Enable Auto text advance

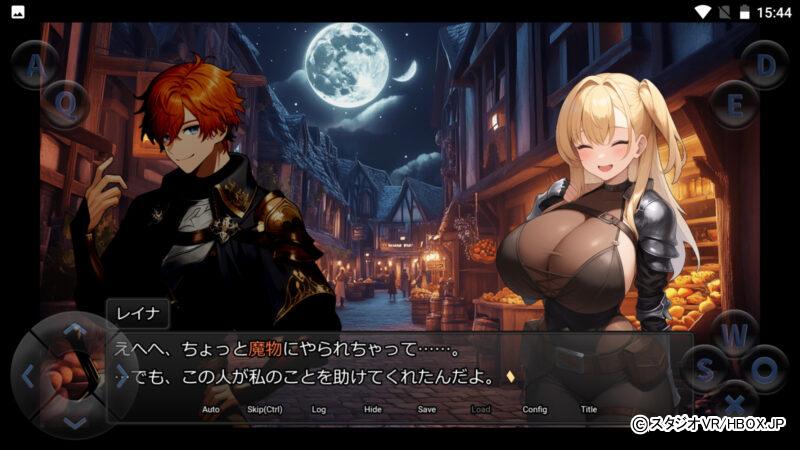click(x=211, y=409)
